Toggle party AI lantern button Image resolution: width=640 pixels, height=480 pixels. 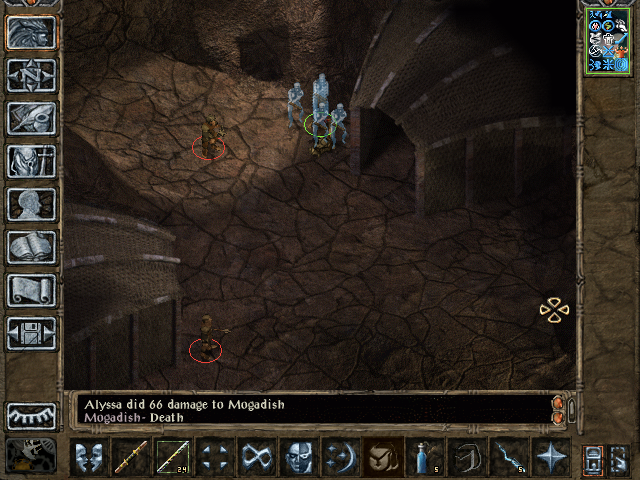click(x=594, y=459)
